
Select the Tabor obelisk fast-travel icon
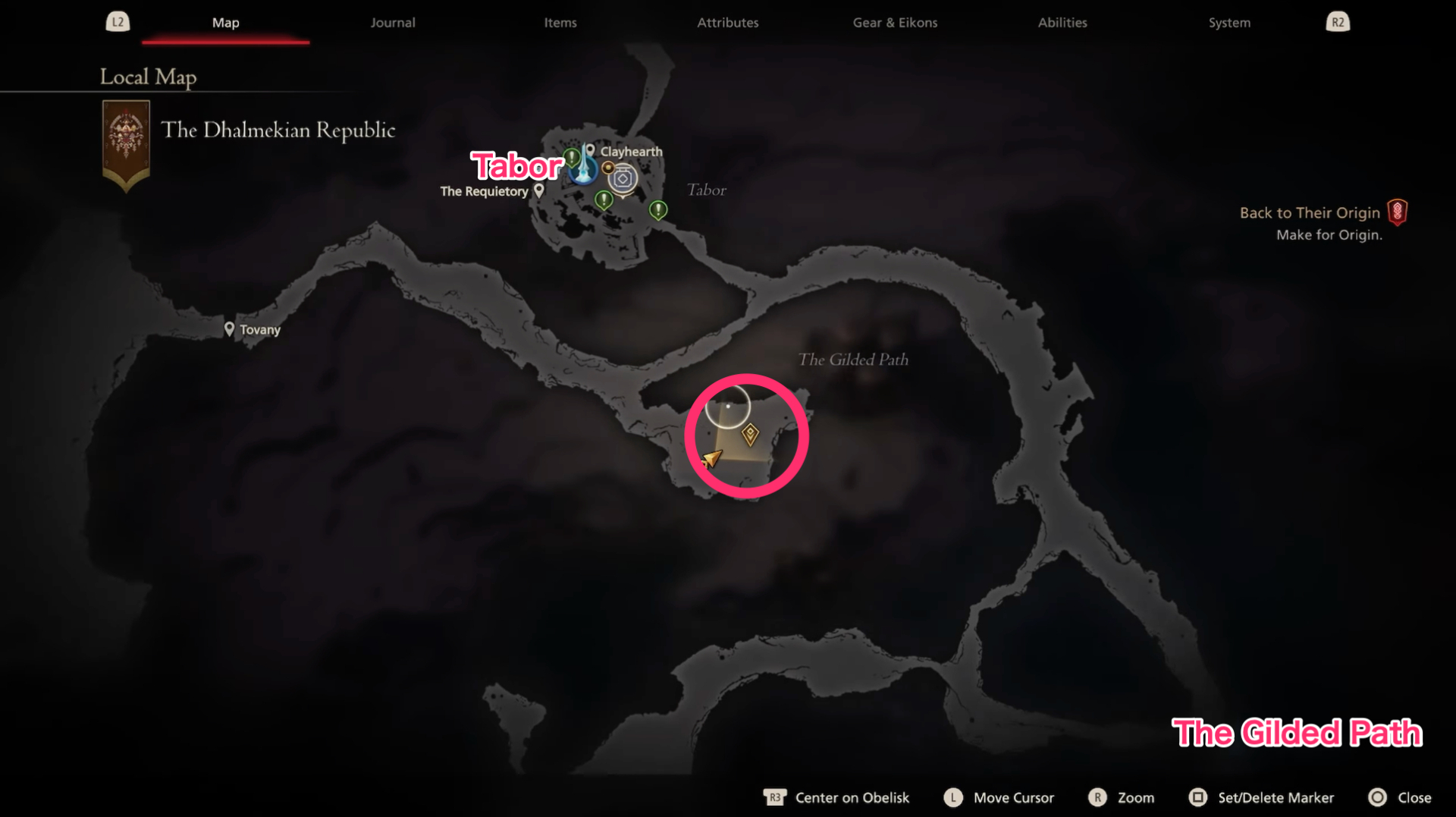coord(583,174)
